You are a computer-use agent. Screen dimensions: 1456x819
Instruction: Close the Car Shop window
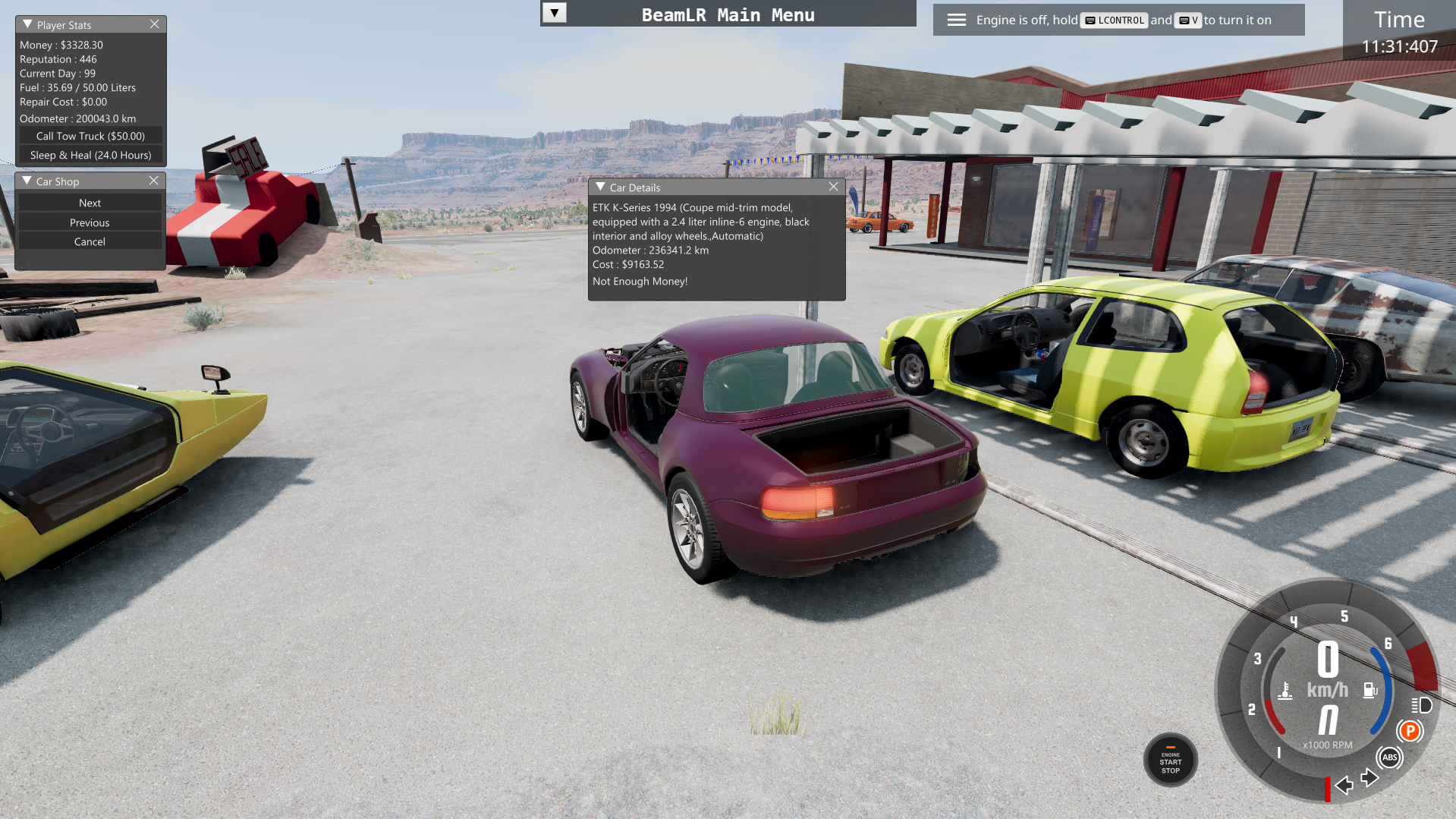point(154,181)
